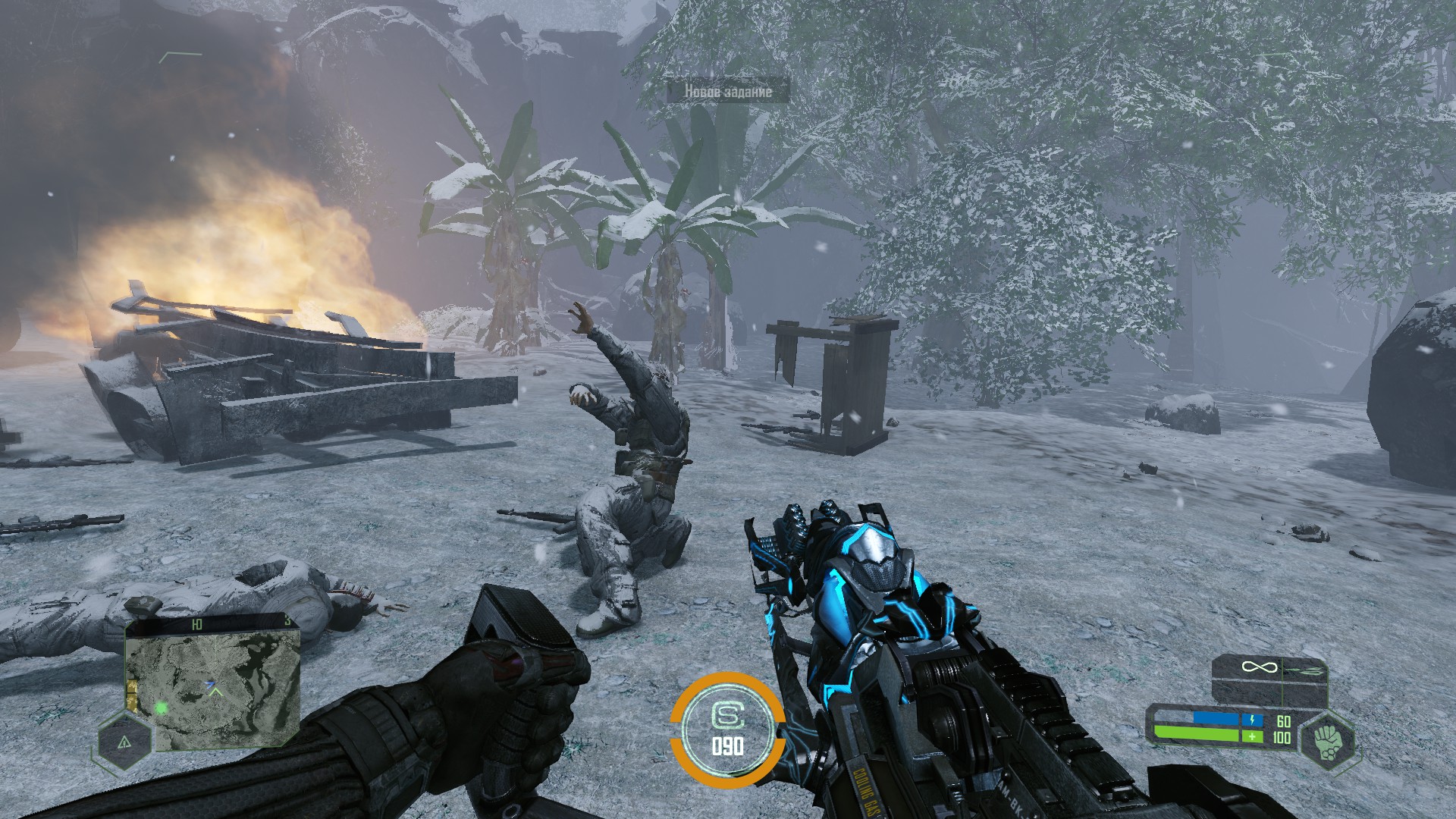
Task: Click the stance triangle hexagon icon
Action: (x=124, y=742)
